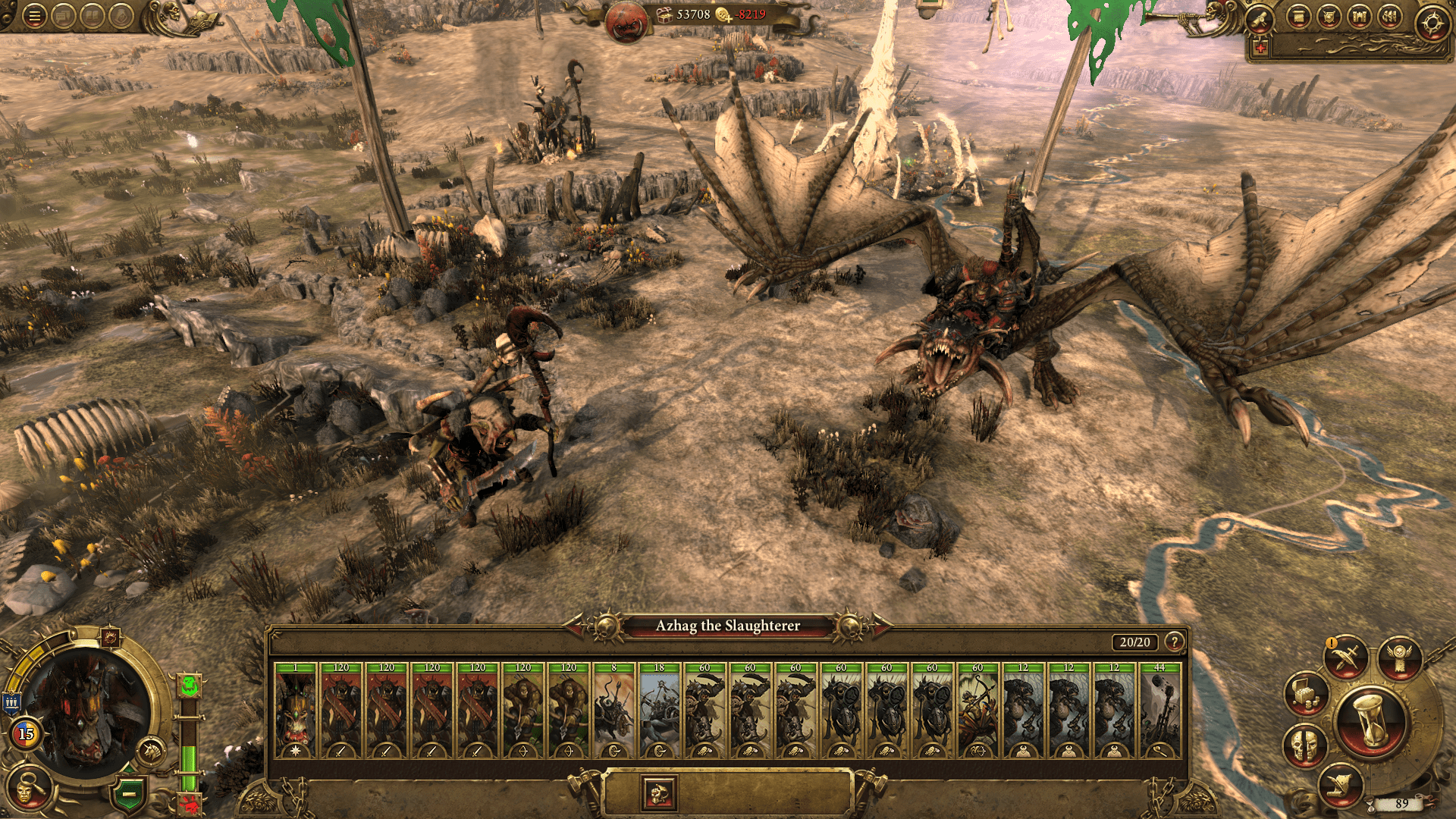Image resolution: width=1456 pixels, height=819 pixels.
Task: End the turn with the hourglass
Action: click(x=1371, y=720)
